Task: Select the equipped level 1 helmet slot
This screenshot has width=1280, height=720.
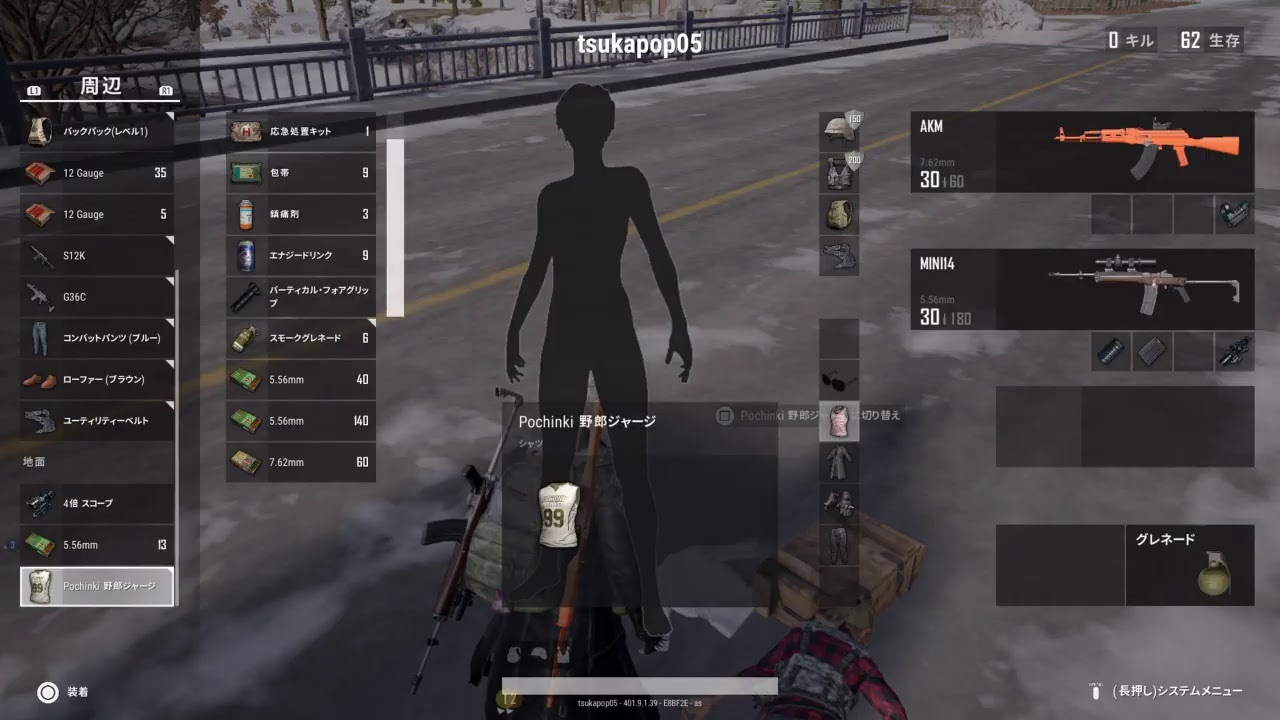Action: tap(838, 130)
